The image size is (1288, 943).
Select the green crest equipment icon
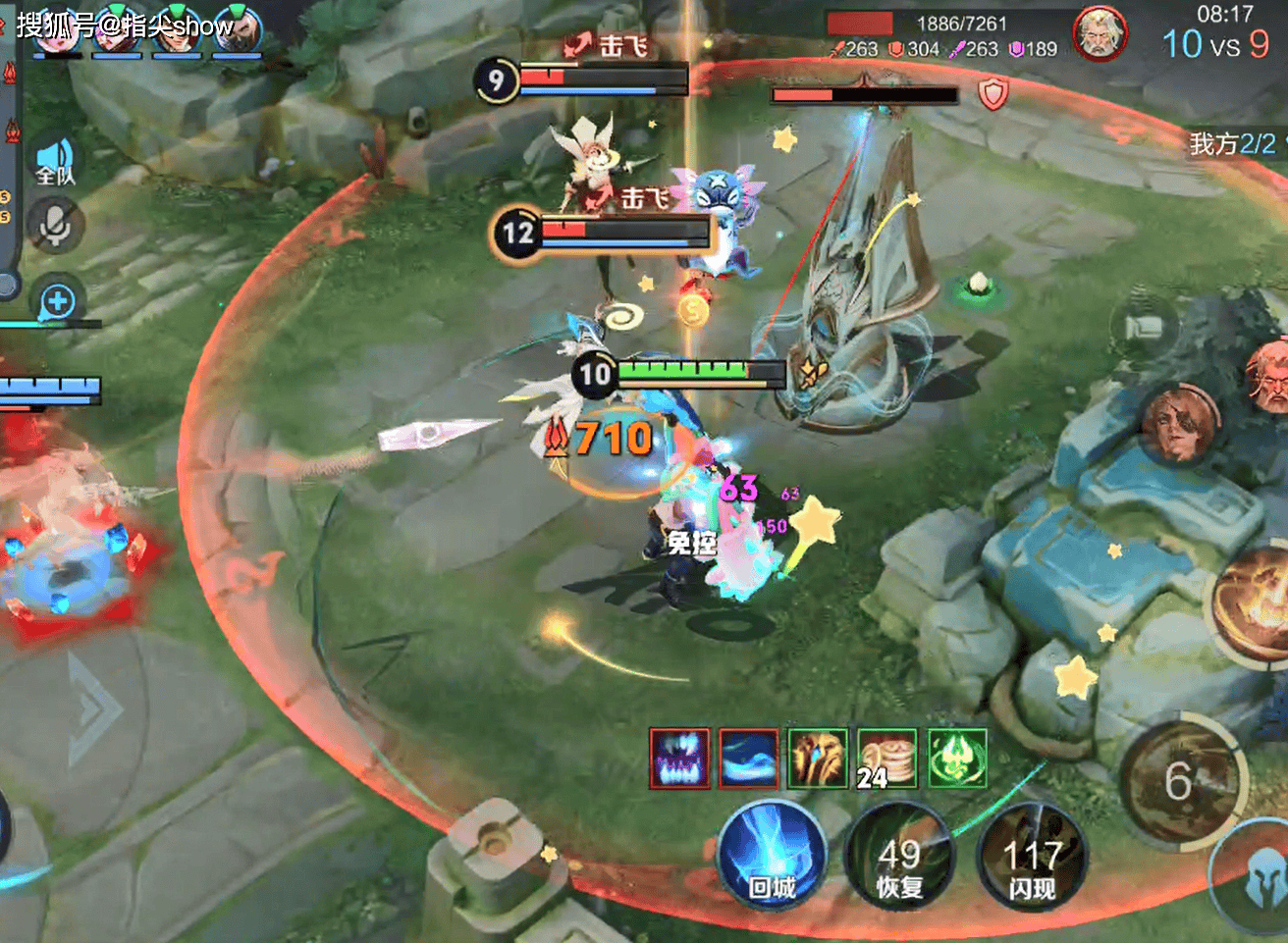[x=956, y=759]
